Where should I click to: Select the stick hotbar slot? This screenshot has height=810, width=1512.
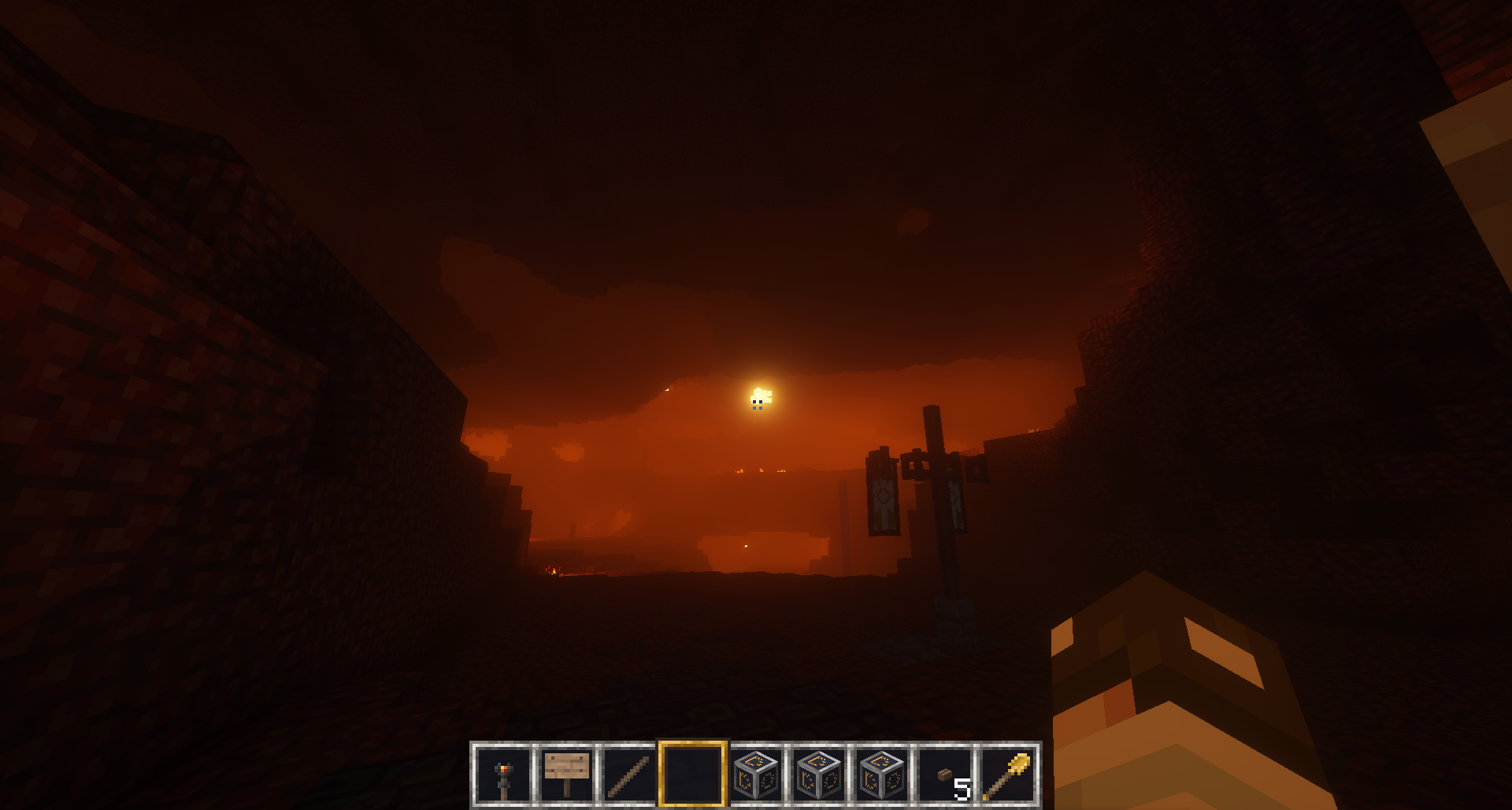(629, 775)
